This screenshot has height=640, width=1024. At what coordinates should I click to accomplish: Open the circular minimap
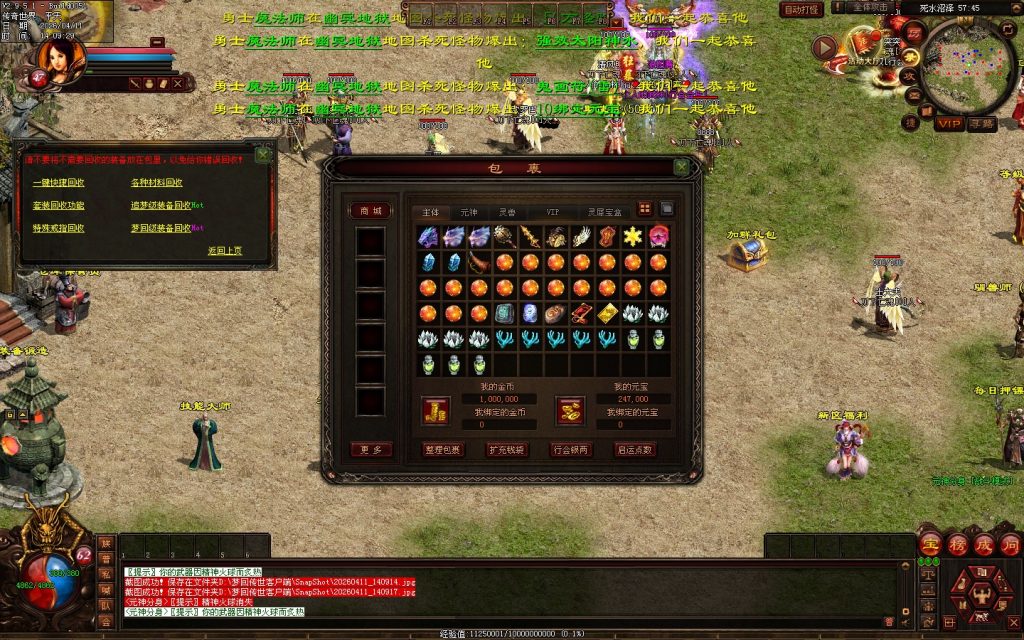pyautogui.click(x=966, y=65)
